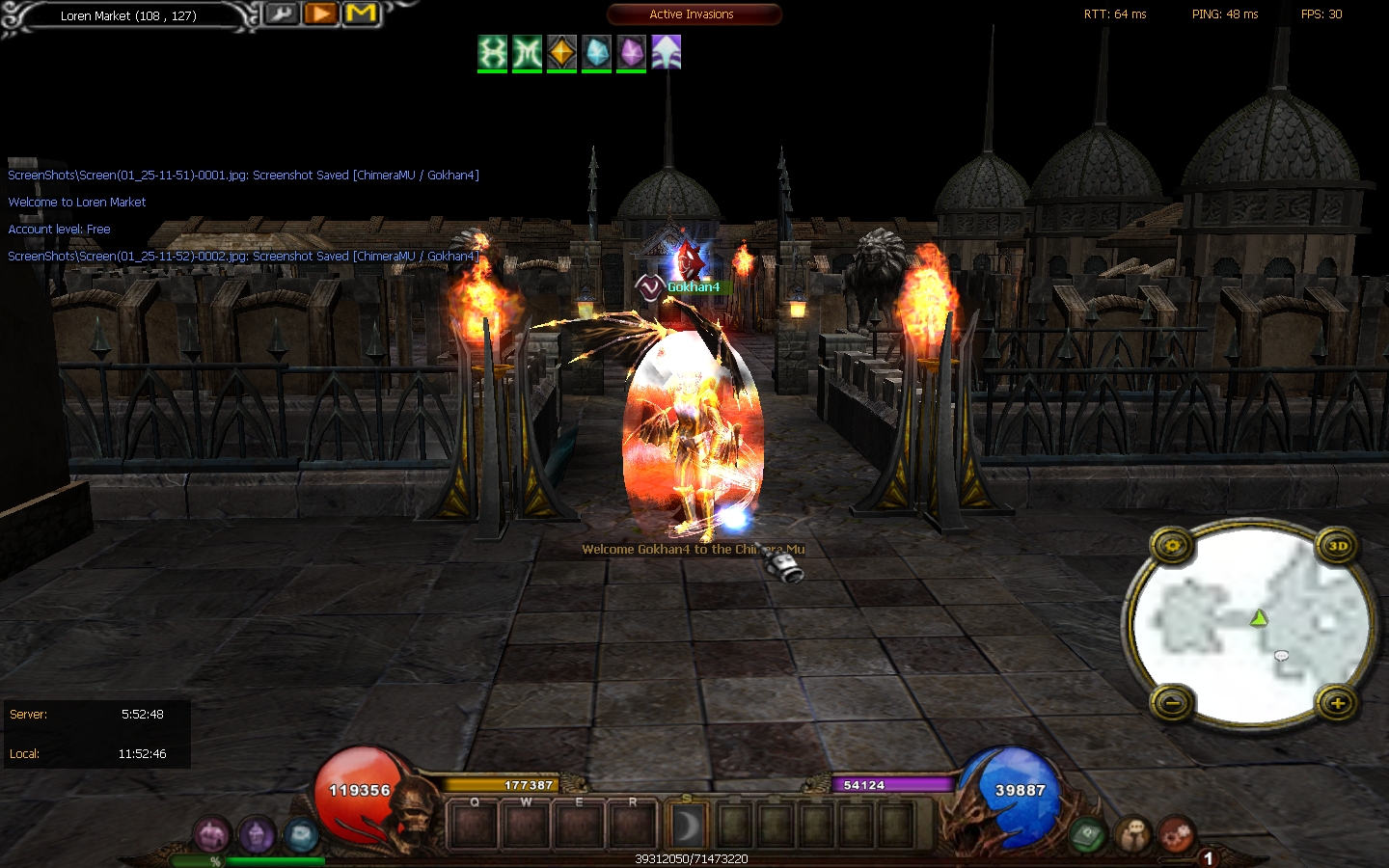
Task: Select the white upward arrow buff icon
Action: click(667, 52)
